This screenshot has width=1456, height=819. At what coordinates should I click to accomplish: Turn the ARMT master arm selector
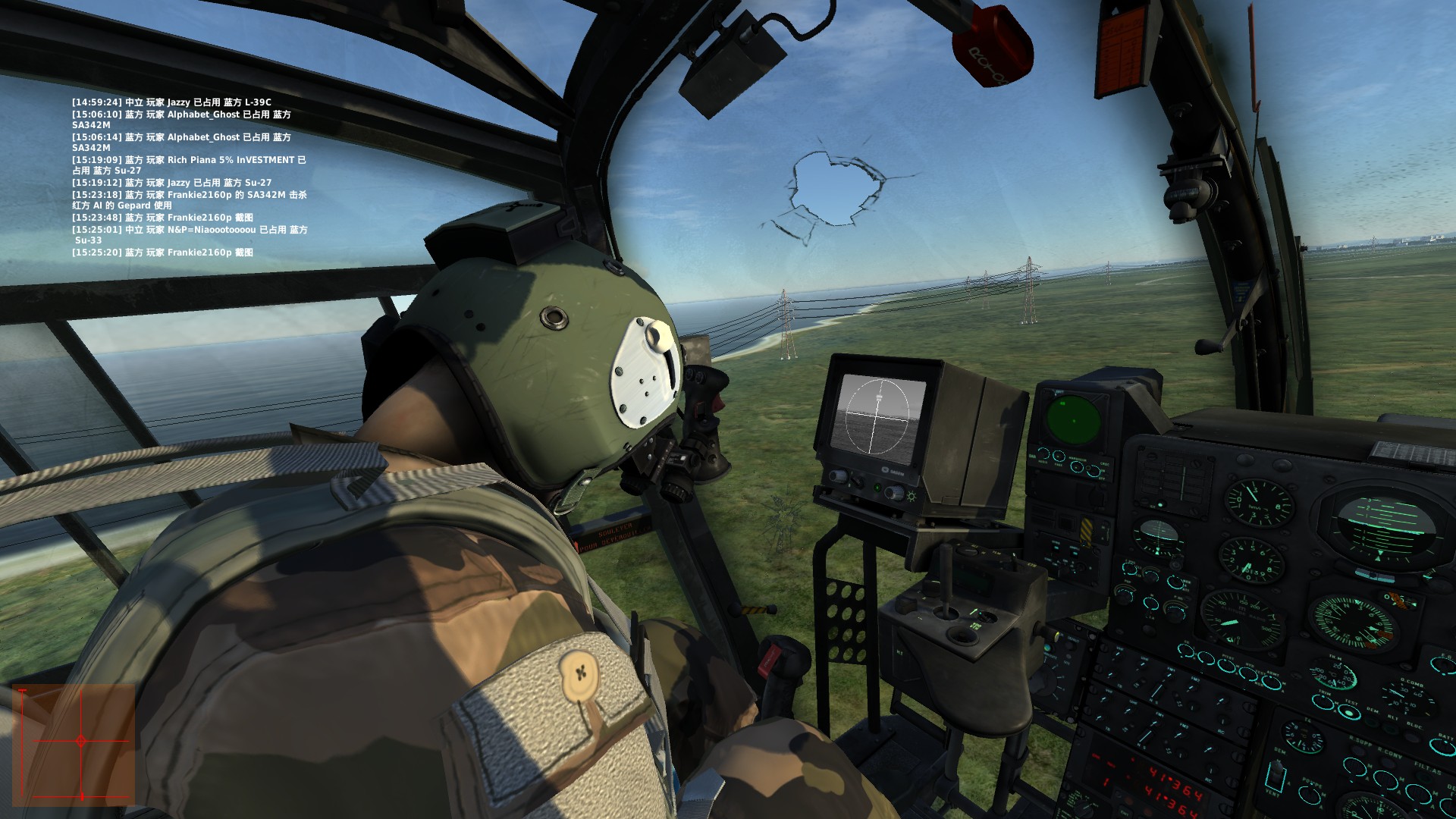(x=1271, y=682)
